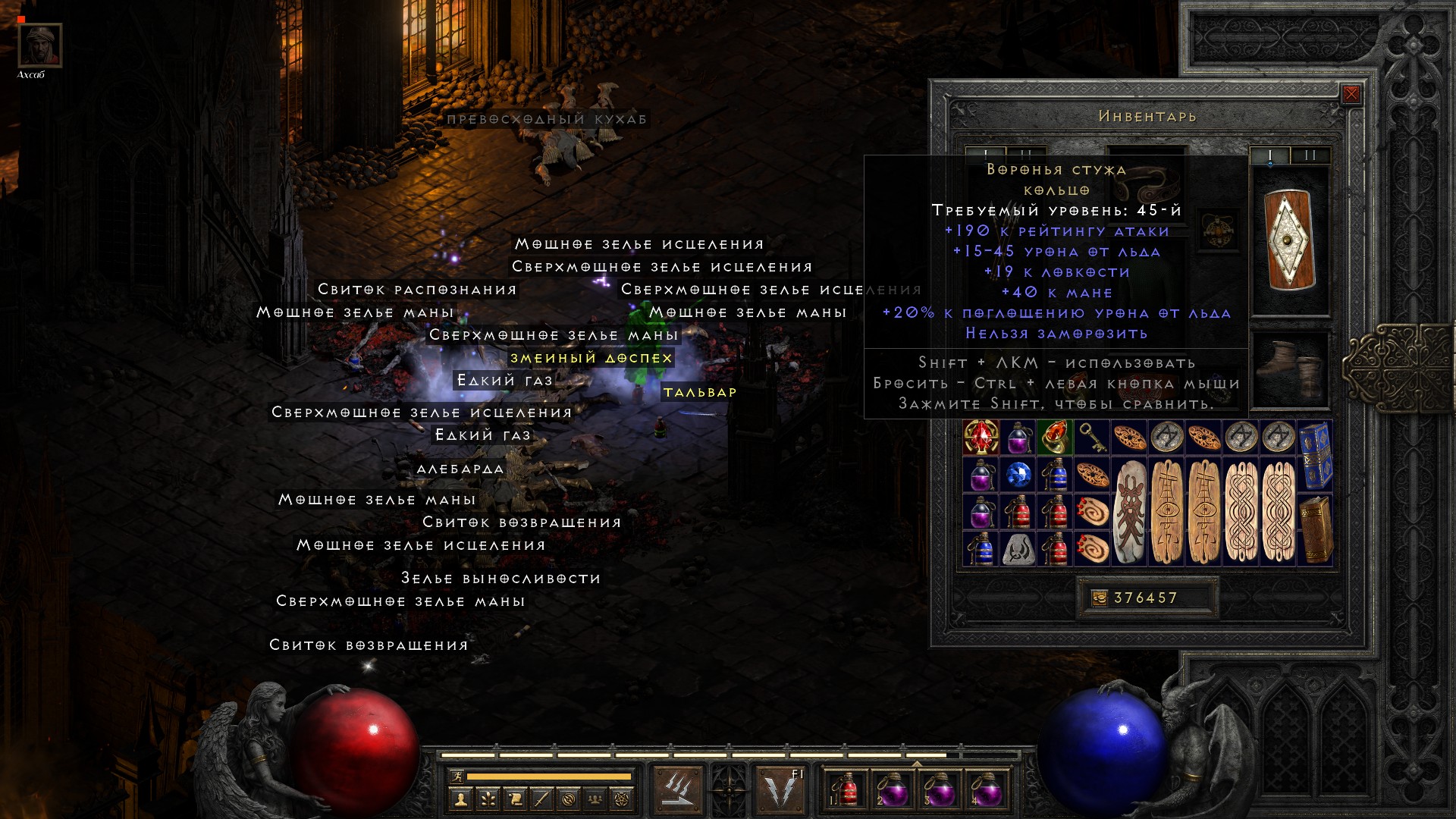
Task: Select the equipped diamond-pattern shield slot
Action: (x=1290, y=240)
